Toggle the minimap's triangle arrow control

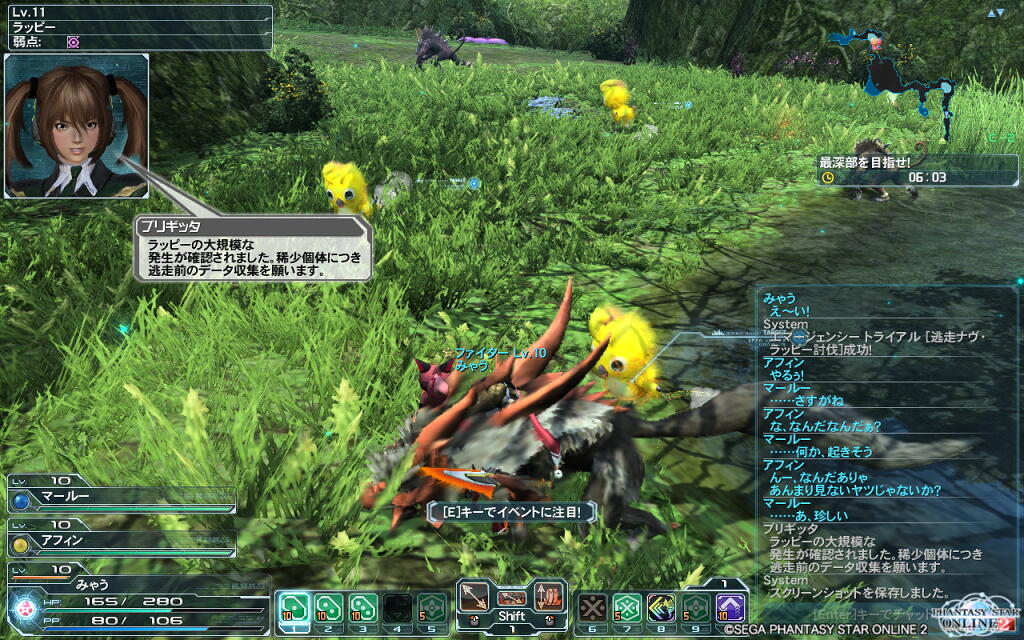[x=995, y=13]
